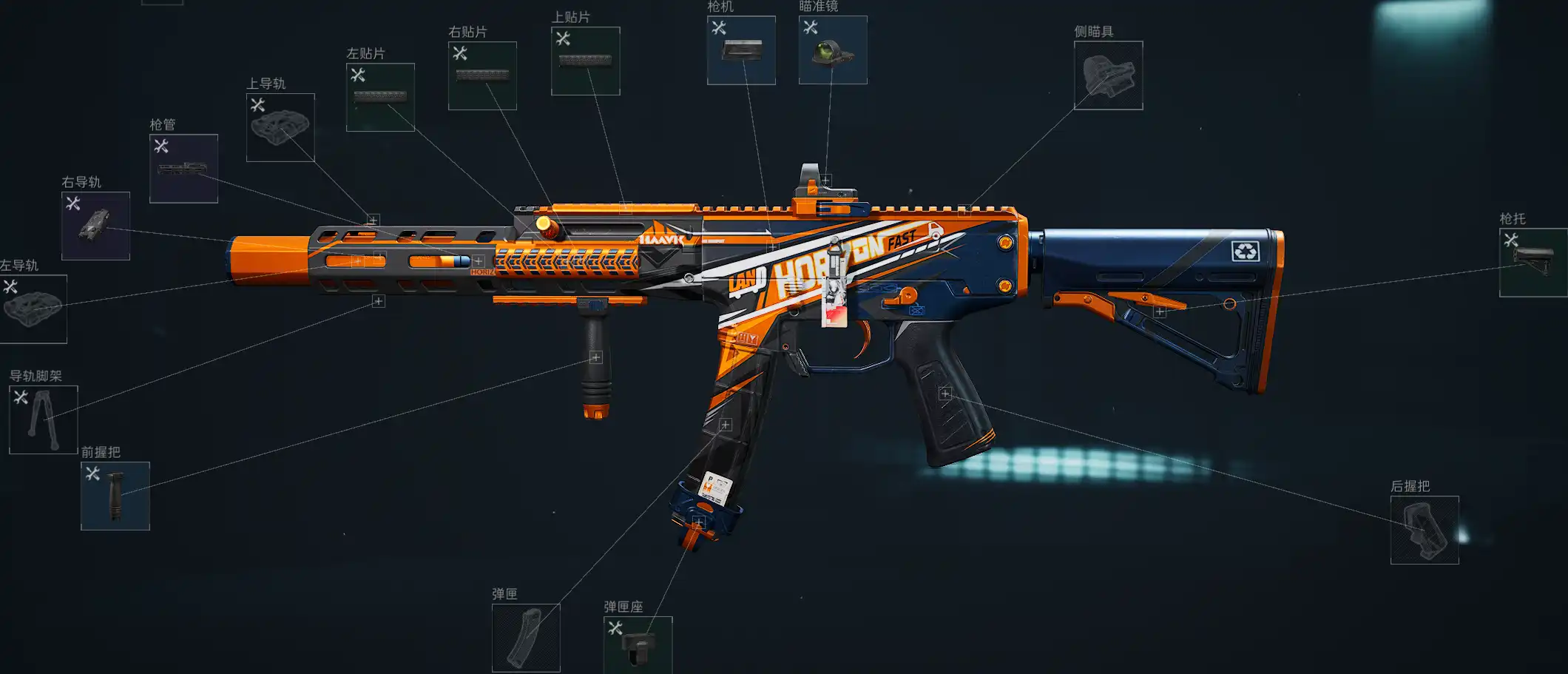Open the 后握把 rear grip slot

coord(1424,530)
